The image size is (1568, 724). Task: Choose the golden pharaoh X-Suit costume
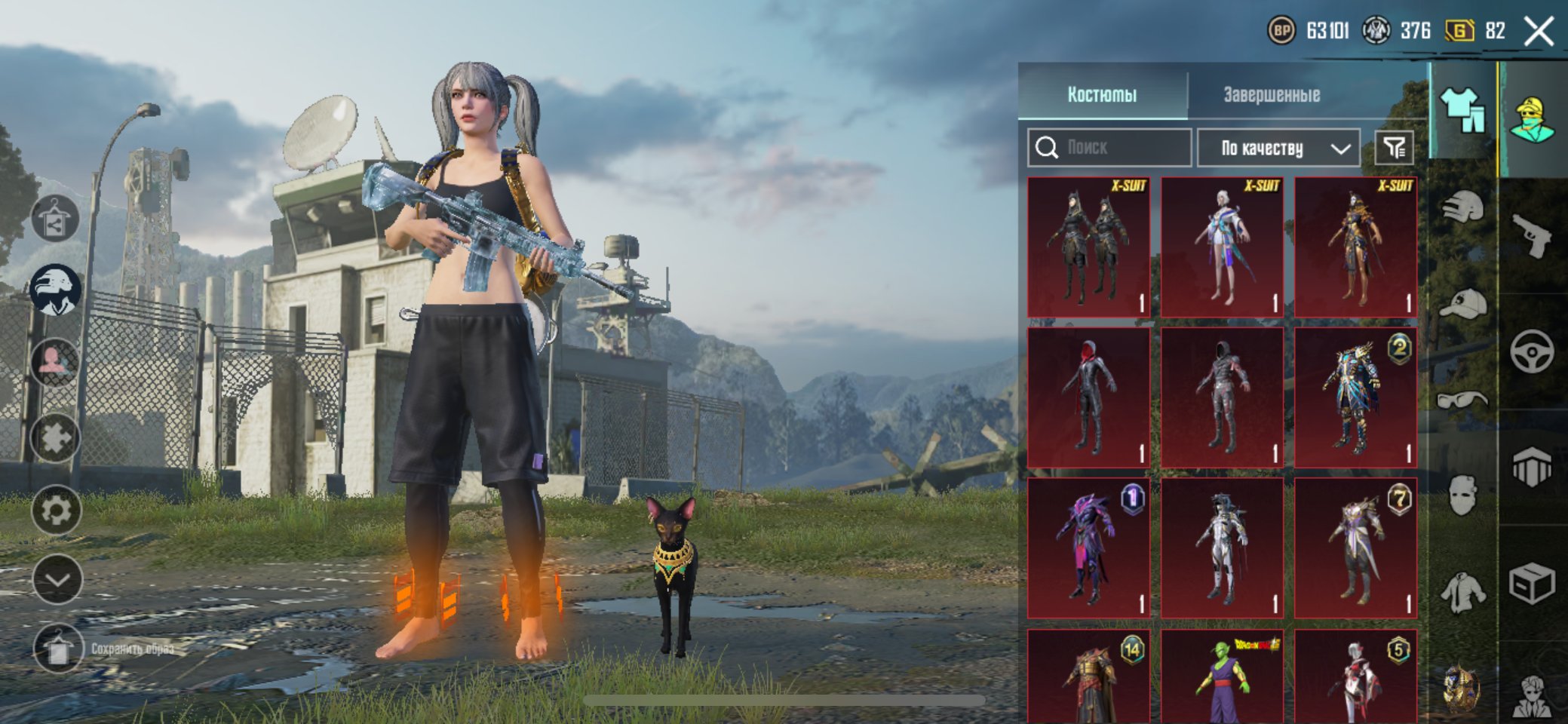coord(1355,247)
